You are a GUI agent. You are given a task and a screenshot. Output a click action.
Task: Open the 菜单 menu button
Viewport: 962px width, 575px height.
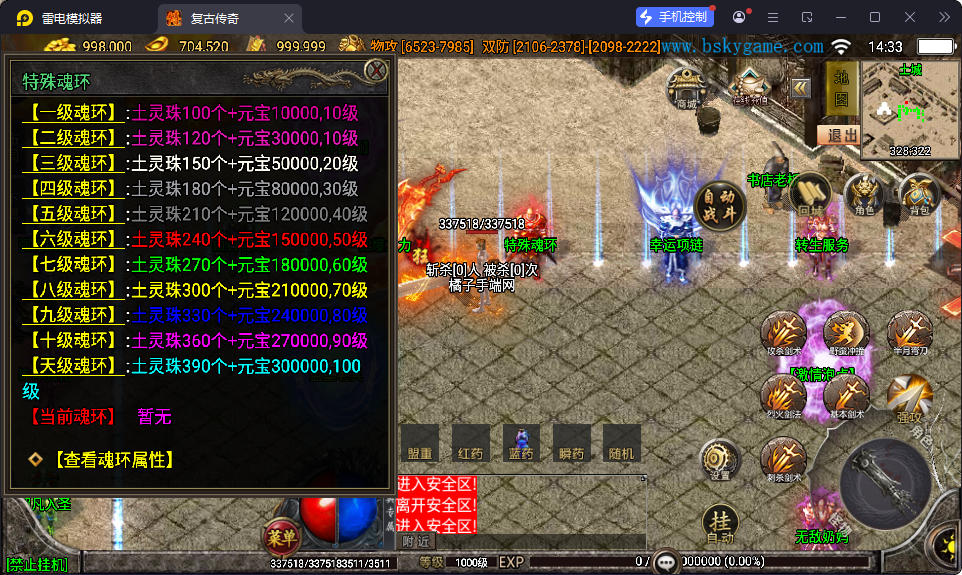click(280, 534)
